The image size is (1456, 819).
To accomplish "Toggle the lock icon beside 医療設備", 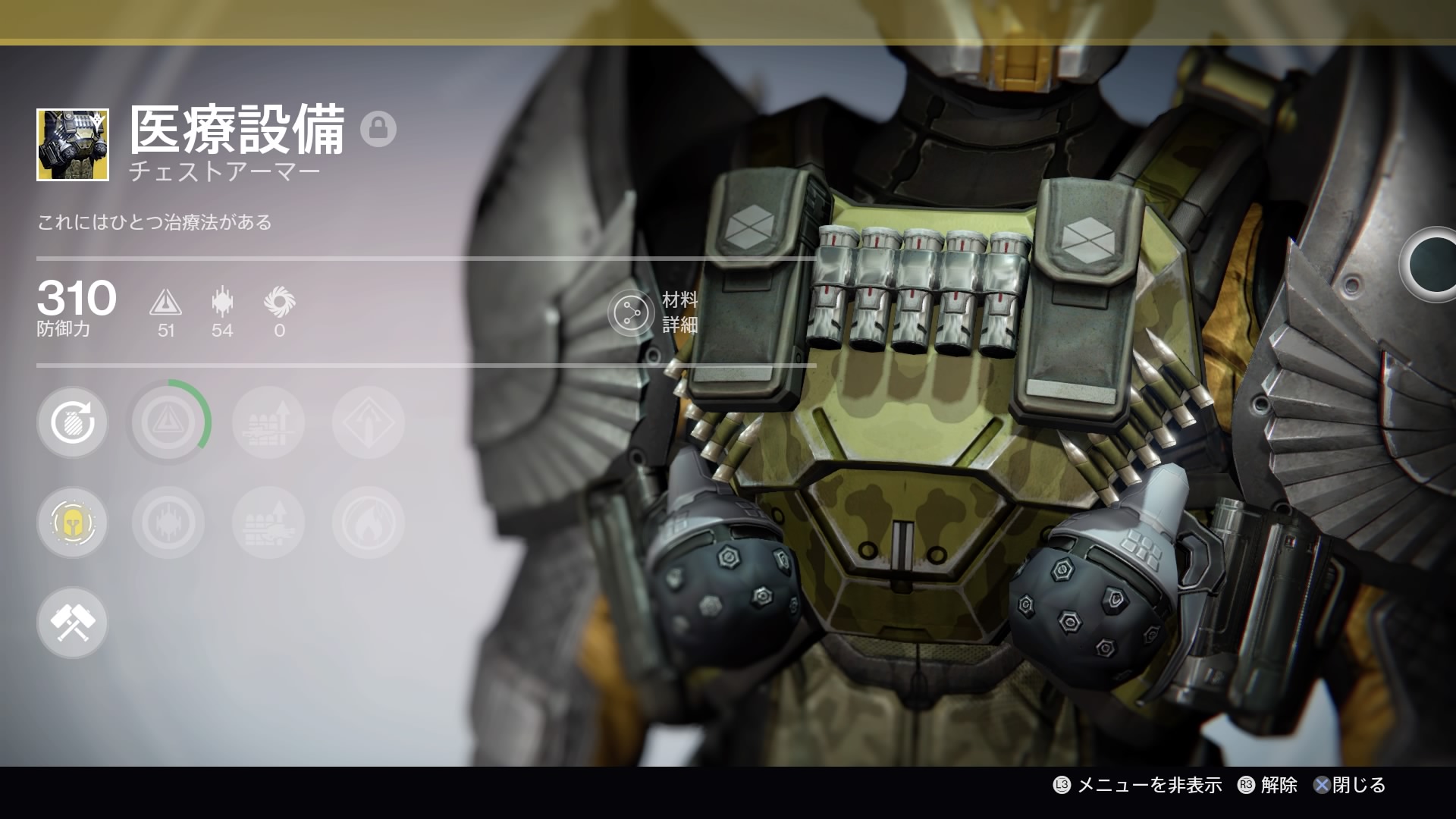I will pos(378,129).
